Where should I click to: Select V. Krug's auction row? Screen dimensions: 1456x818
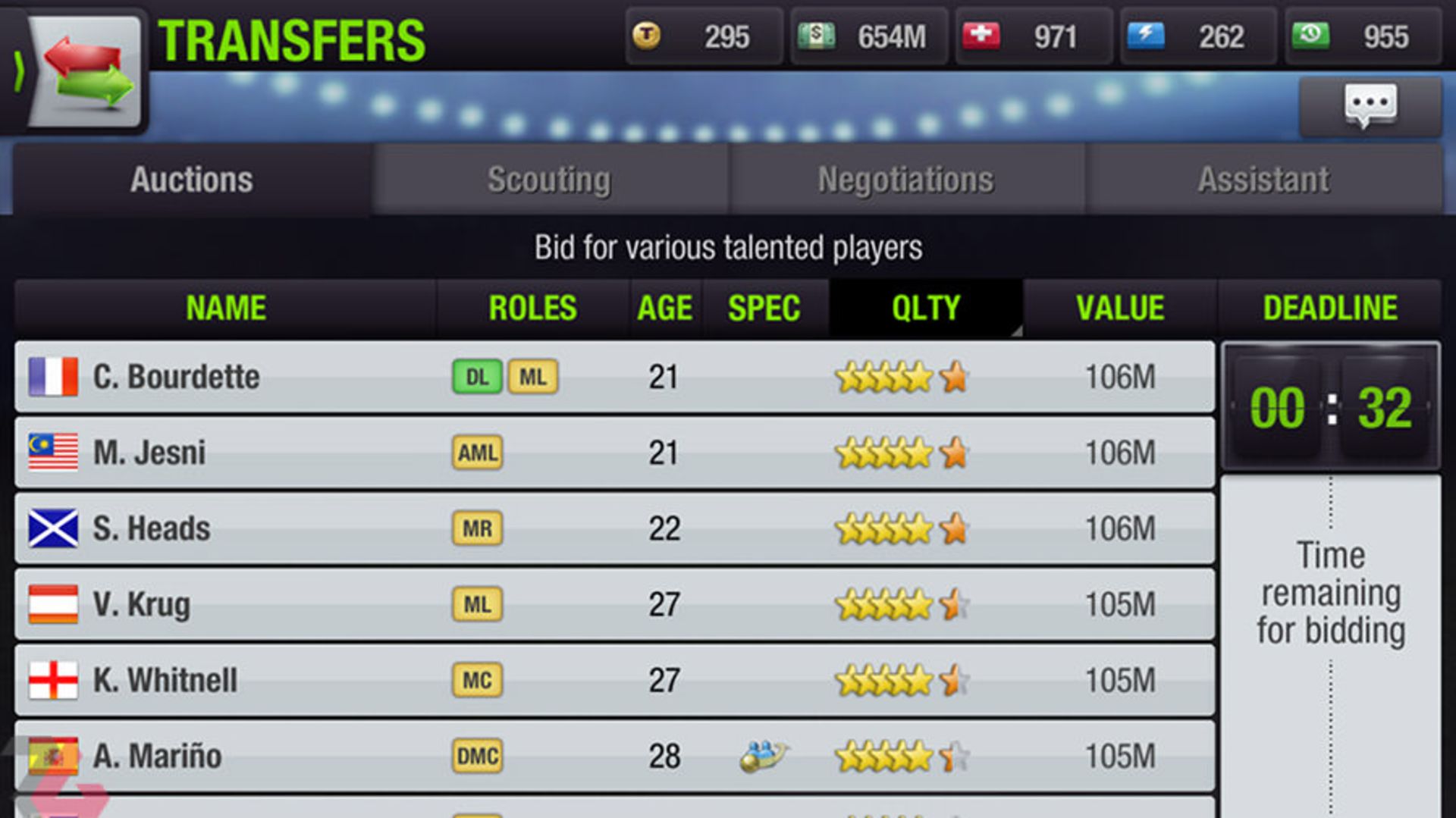point(614,604)
